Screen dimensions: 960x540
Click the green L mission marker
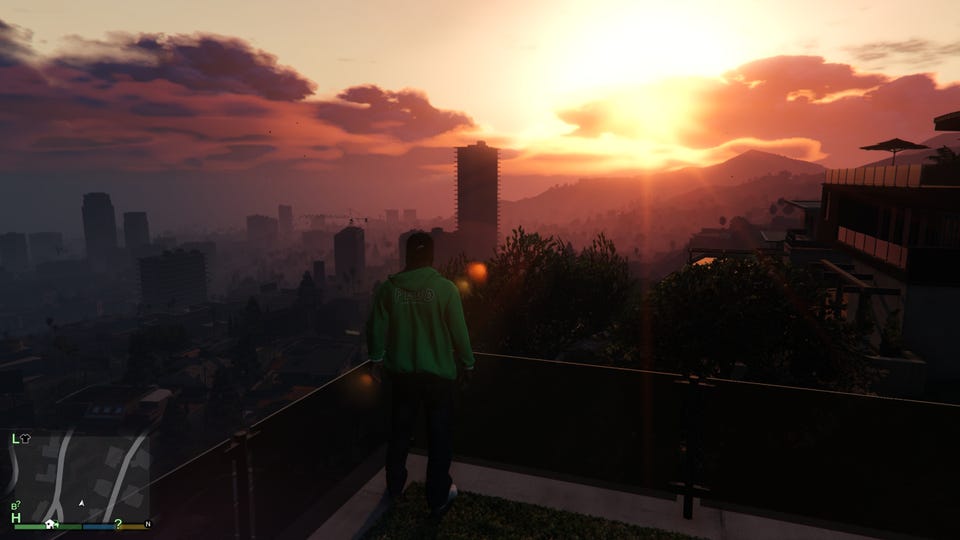[15, 438]
